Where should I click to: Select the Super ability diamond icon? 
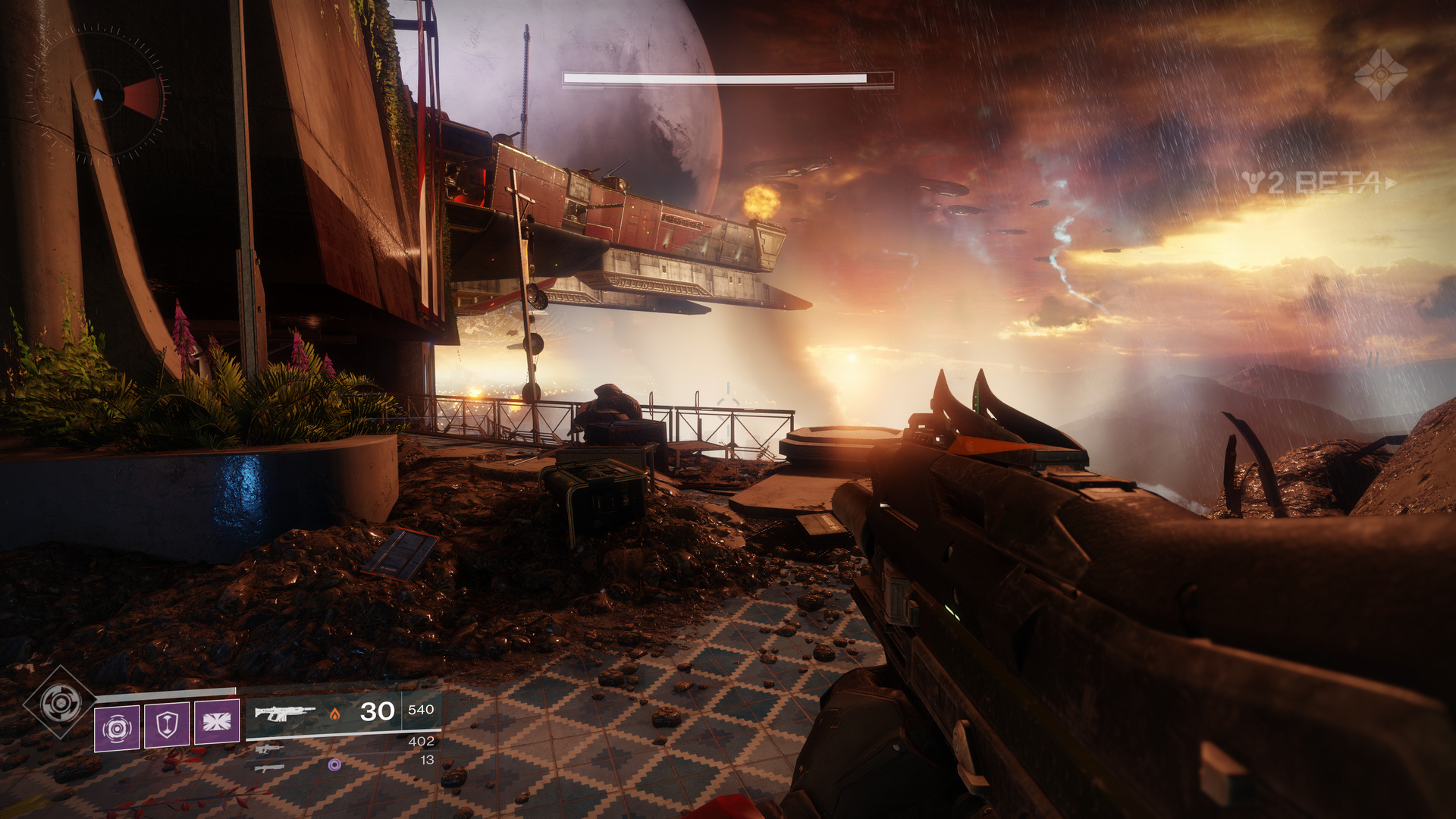(59, 701)
